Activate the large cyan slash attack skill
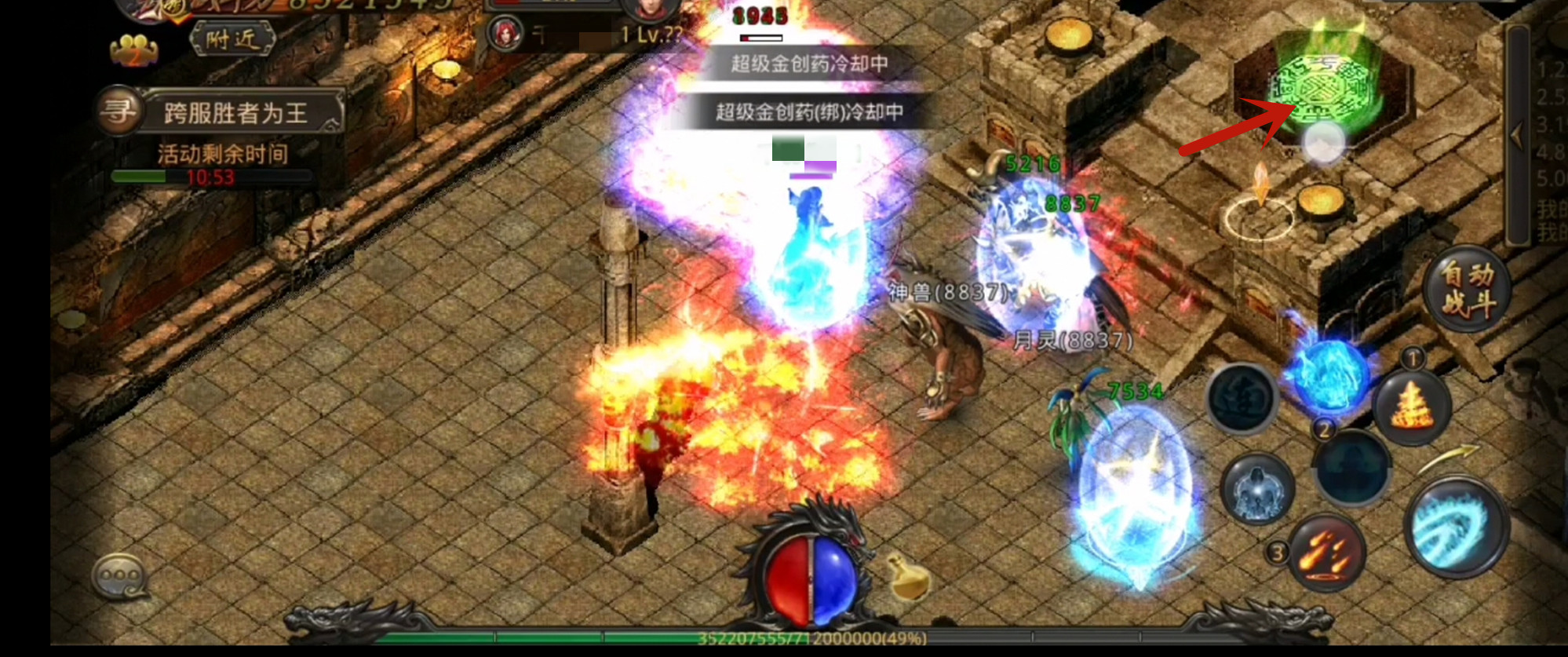This screenshot has height=657, width=1568. point(1456,527)
